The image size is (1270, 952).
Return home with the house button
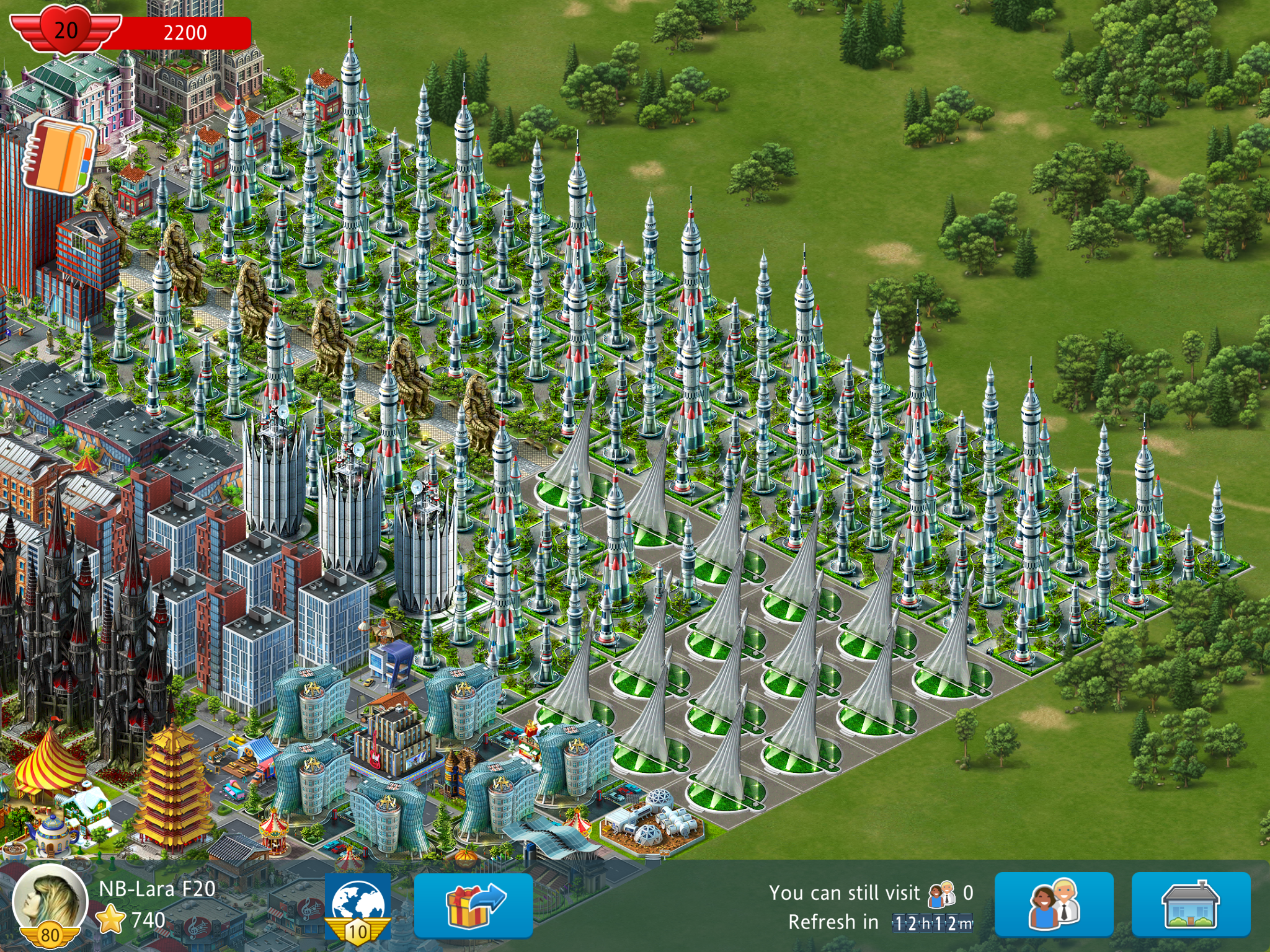[1191, 905]
